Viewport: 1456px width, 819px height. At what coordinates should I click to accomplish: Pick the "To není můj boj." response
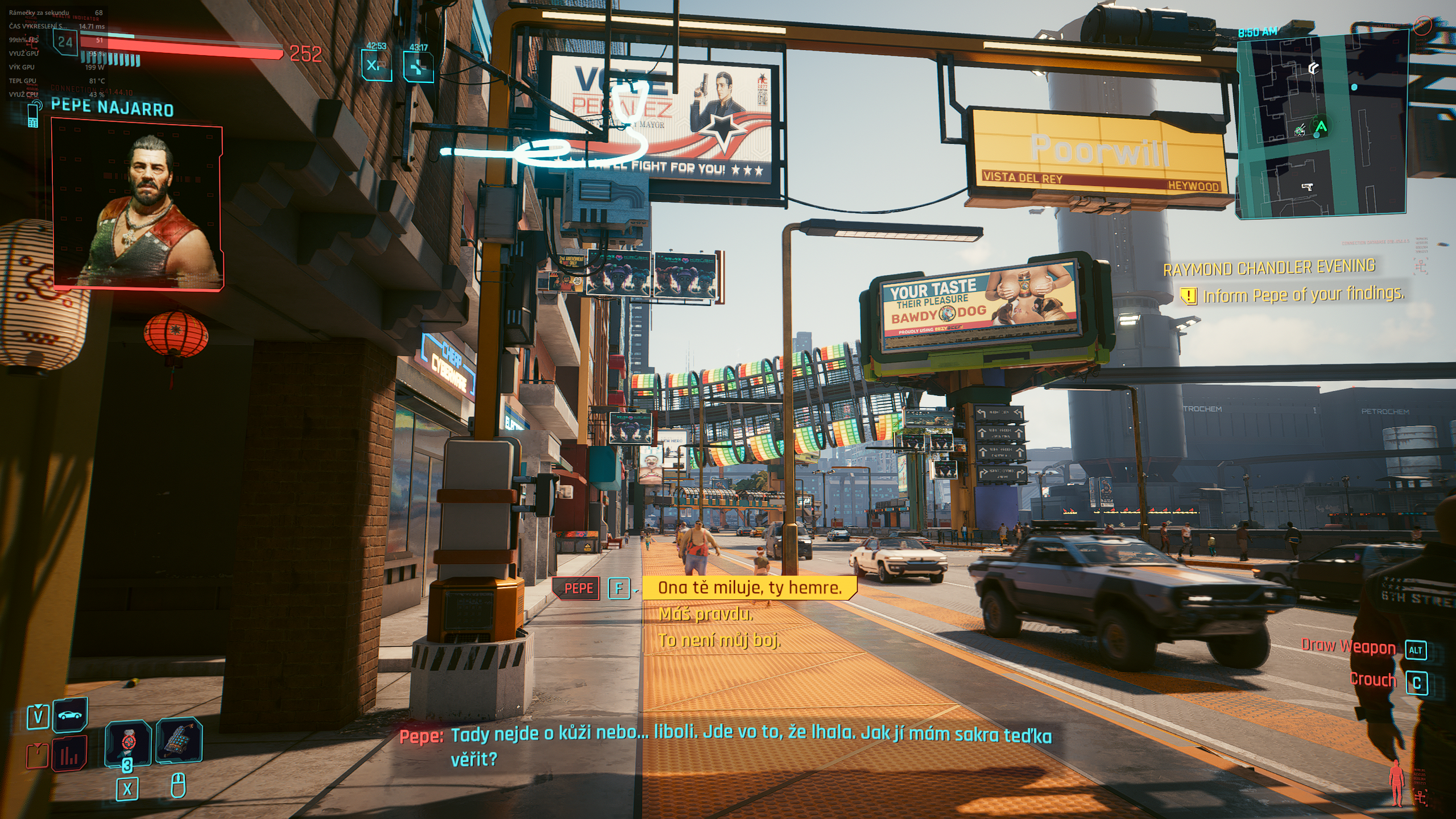(x=719, y=640)
